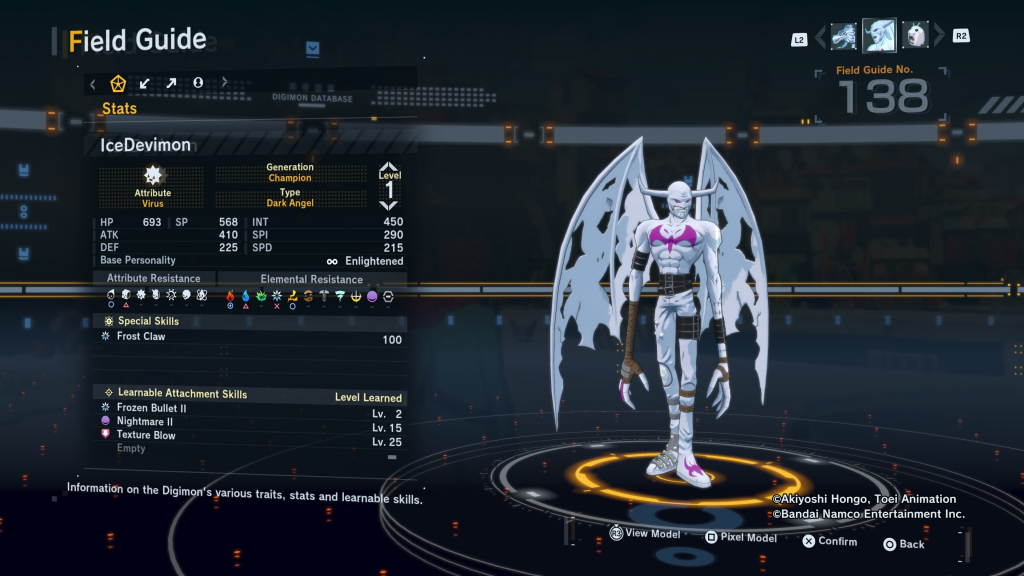Viewport: 1024px width, 576px height.
Task: Decrease the level with the down arrow
Action: coord(389,204)
